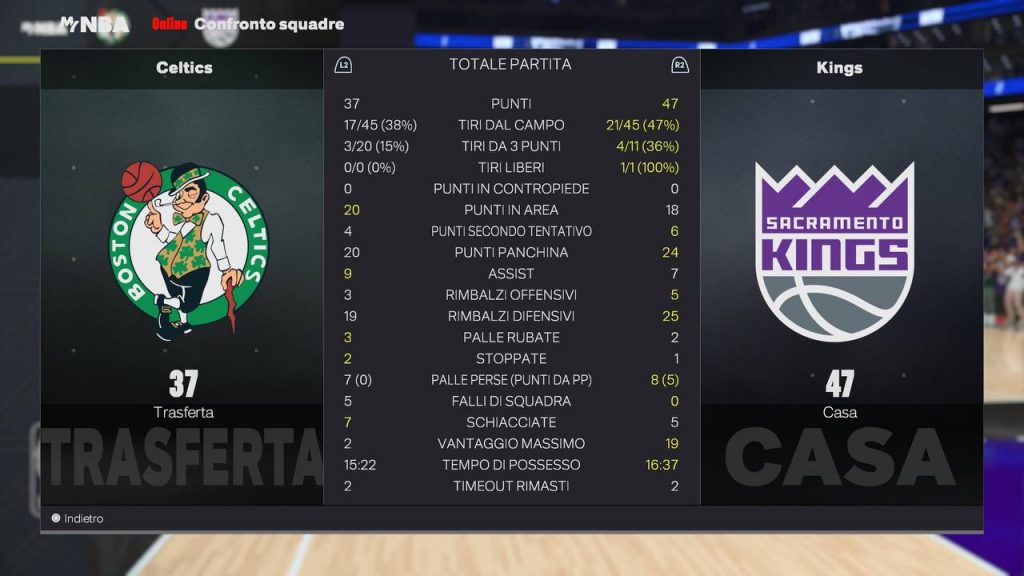Screen dimensions: 1024x576
Task: Go back using the Indietro button
Action: tap(78, 519)
